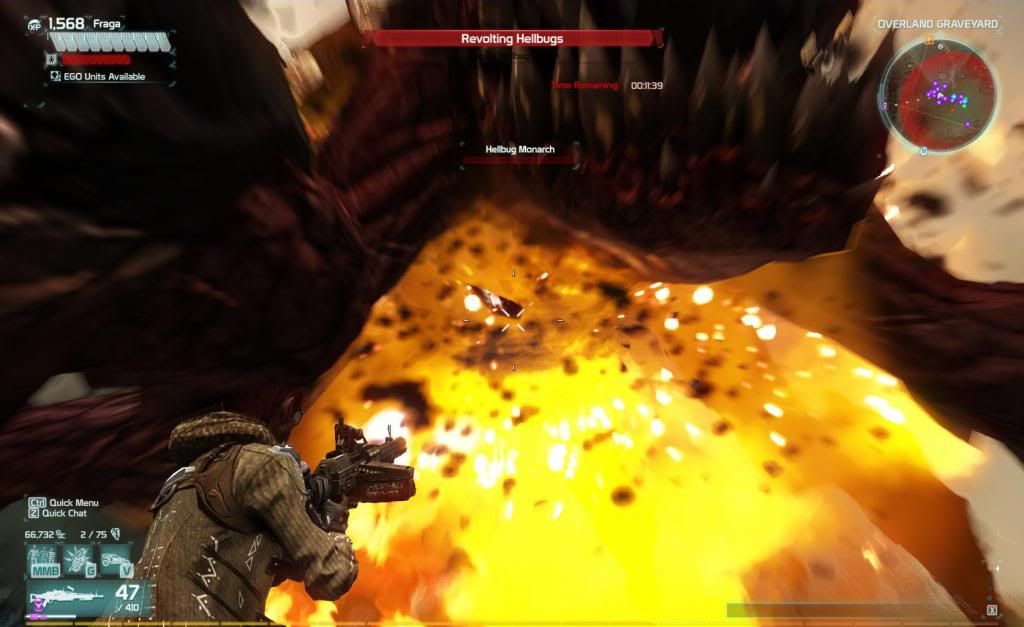Select the equipped machine gun weapon panel

[88, 599]
